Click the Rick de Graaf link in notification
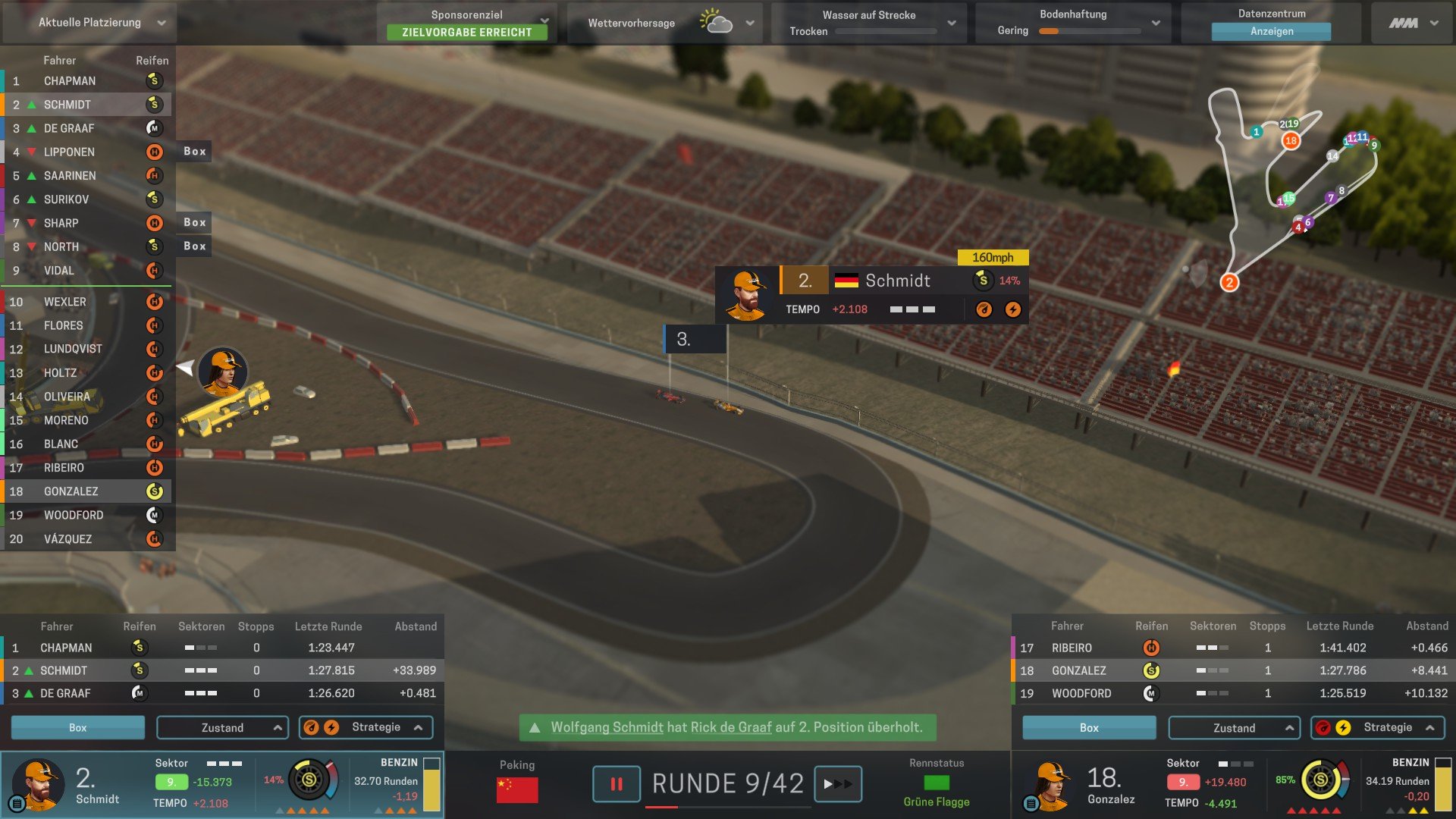Viewport: 1456px width, 819px height. pyautogui.click(x=731, y=727)
